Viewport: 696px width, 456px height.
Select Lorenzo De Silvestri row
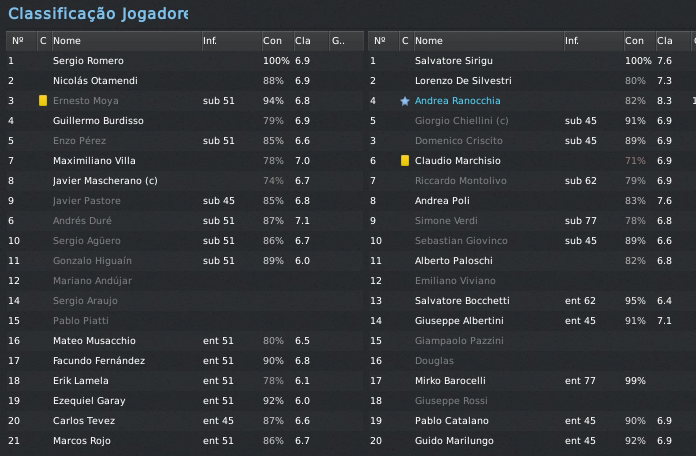[463, 81]
